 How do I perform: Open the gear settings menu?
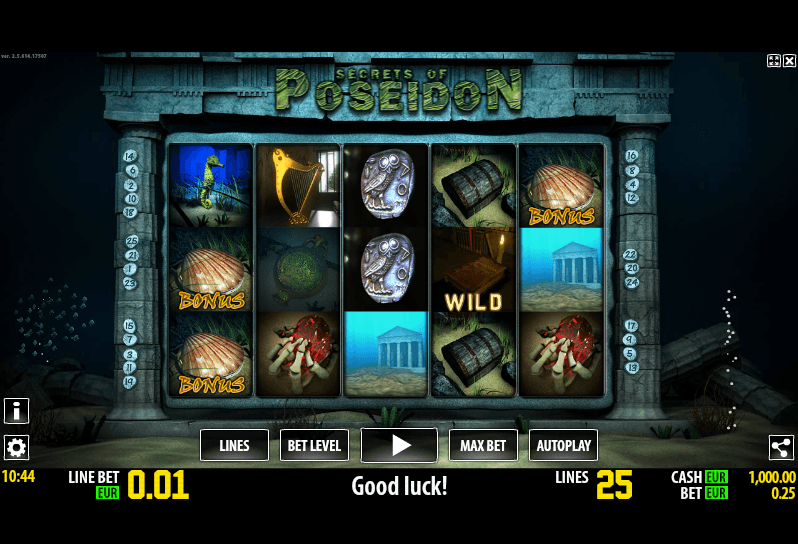click(16, 447)
